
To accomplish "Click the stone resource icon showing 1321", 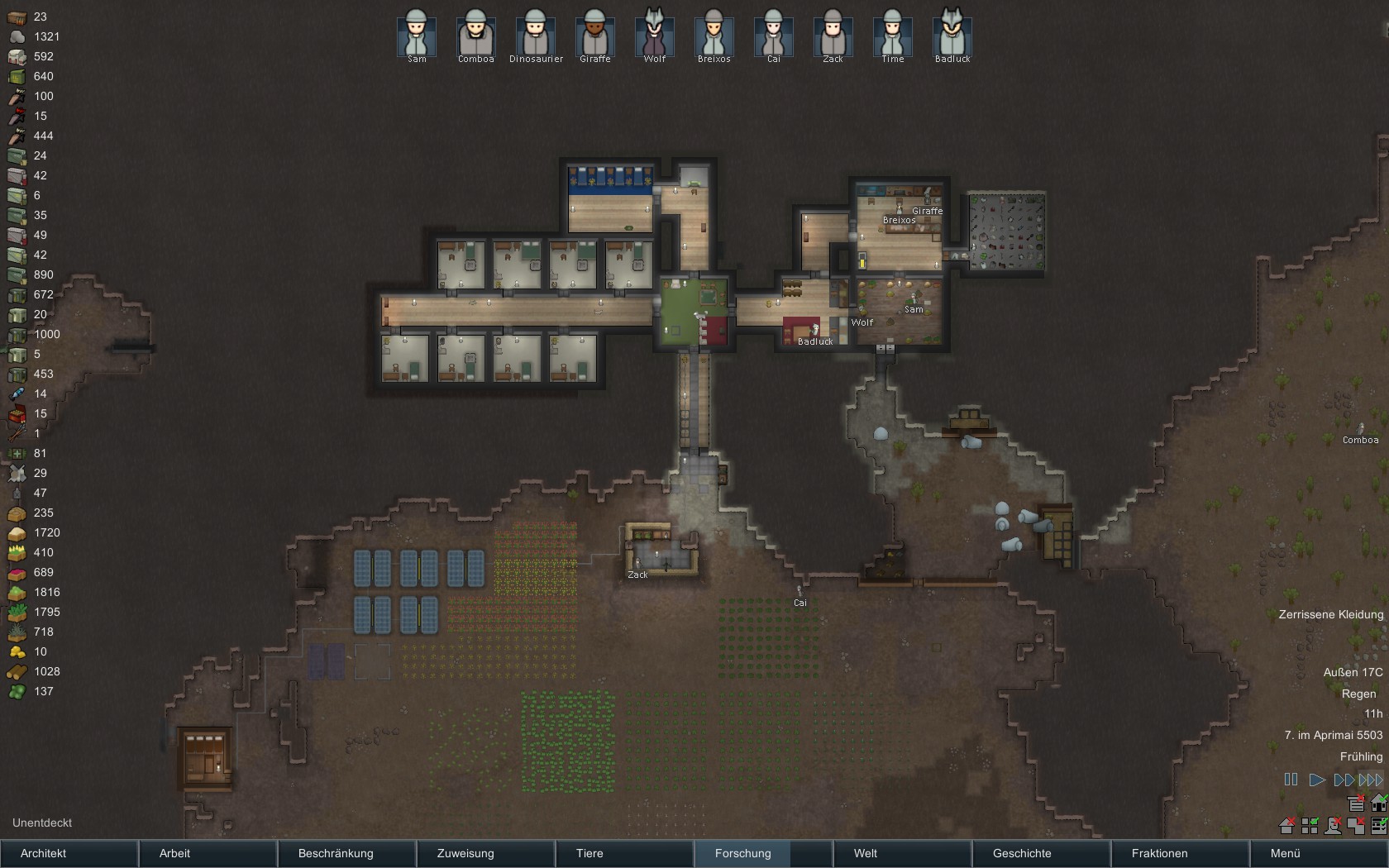I will point(16,36).
